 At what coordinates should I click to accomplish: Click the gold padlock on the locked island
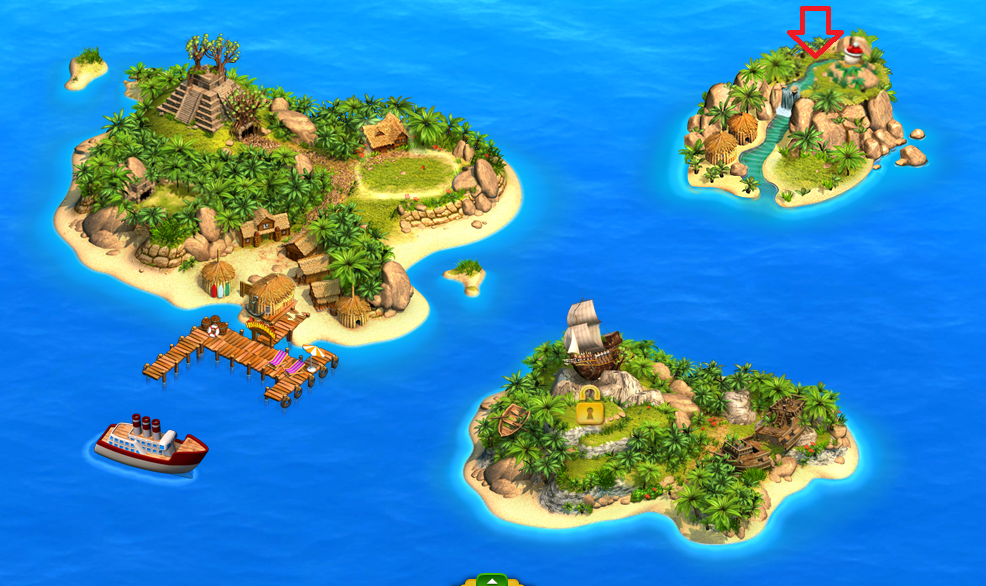(591, 405)
